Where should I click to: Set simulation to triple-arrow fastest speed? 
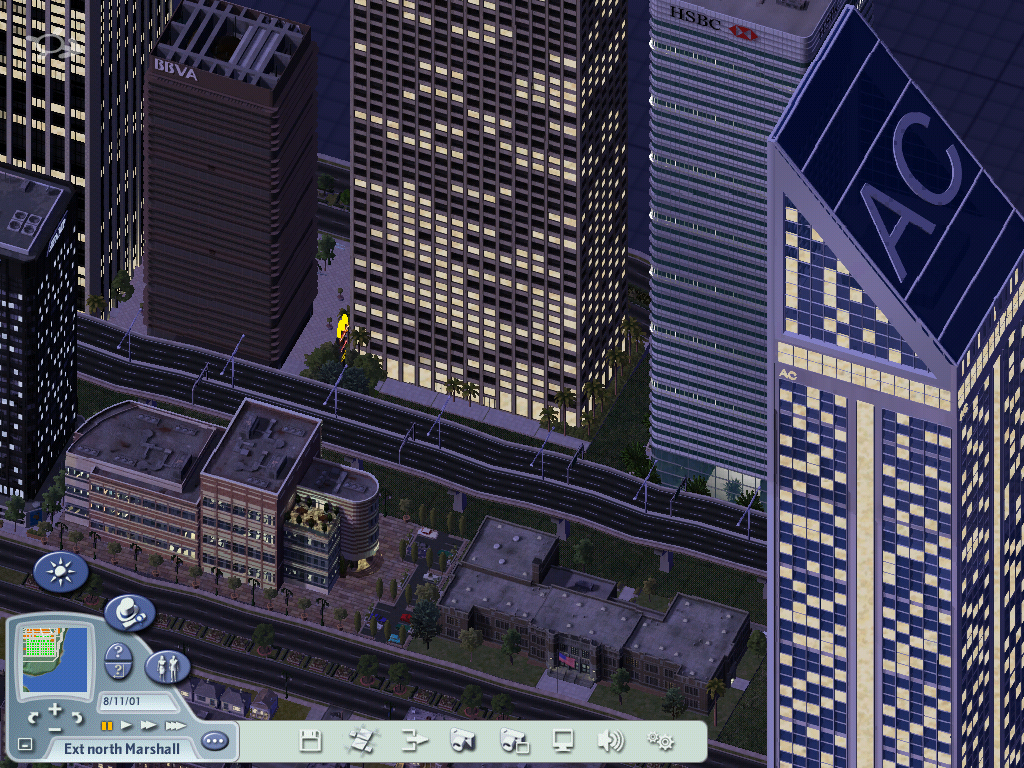tap(175, 725)
